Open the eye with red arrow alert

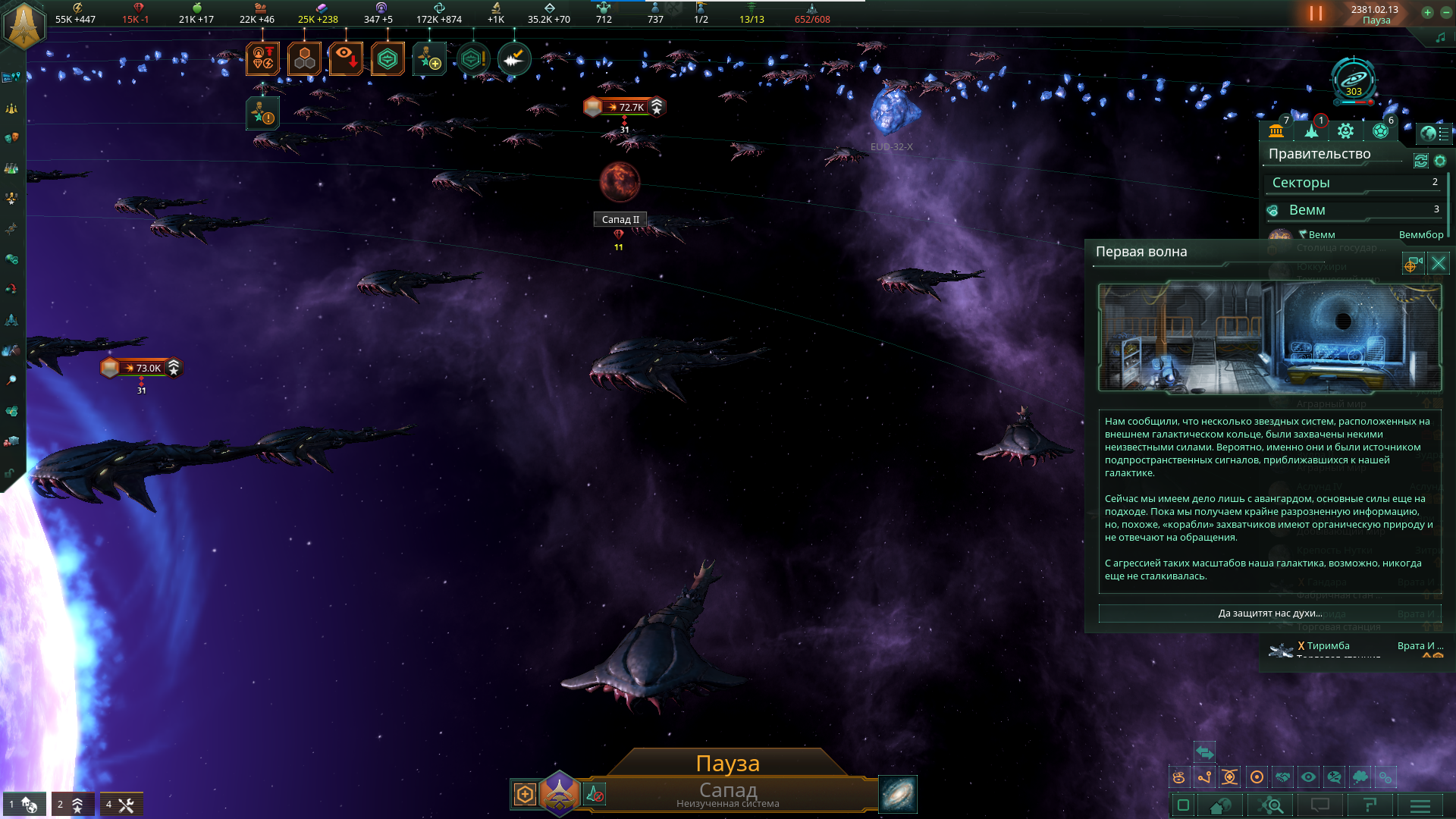coord(346,58)
